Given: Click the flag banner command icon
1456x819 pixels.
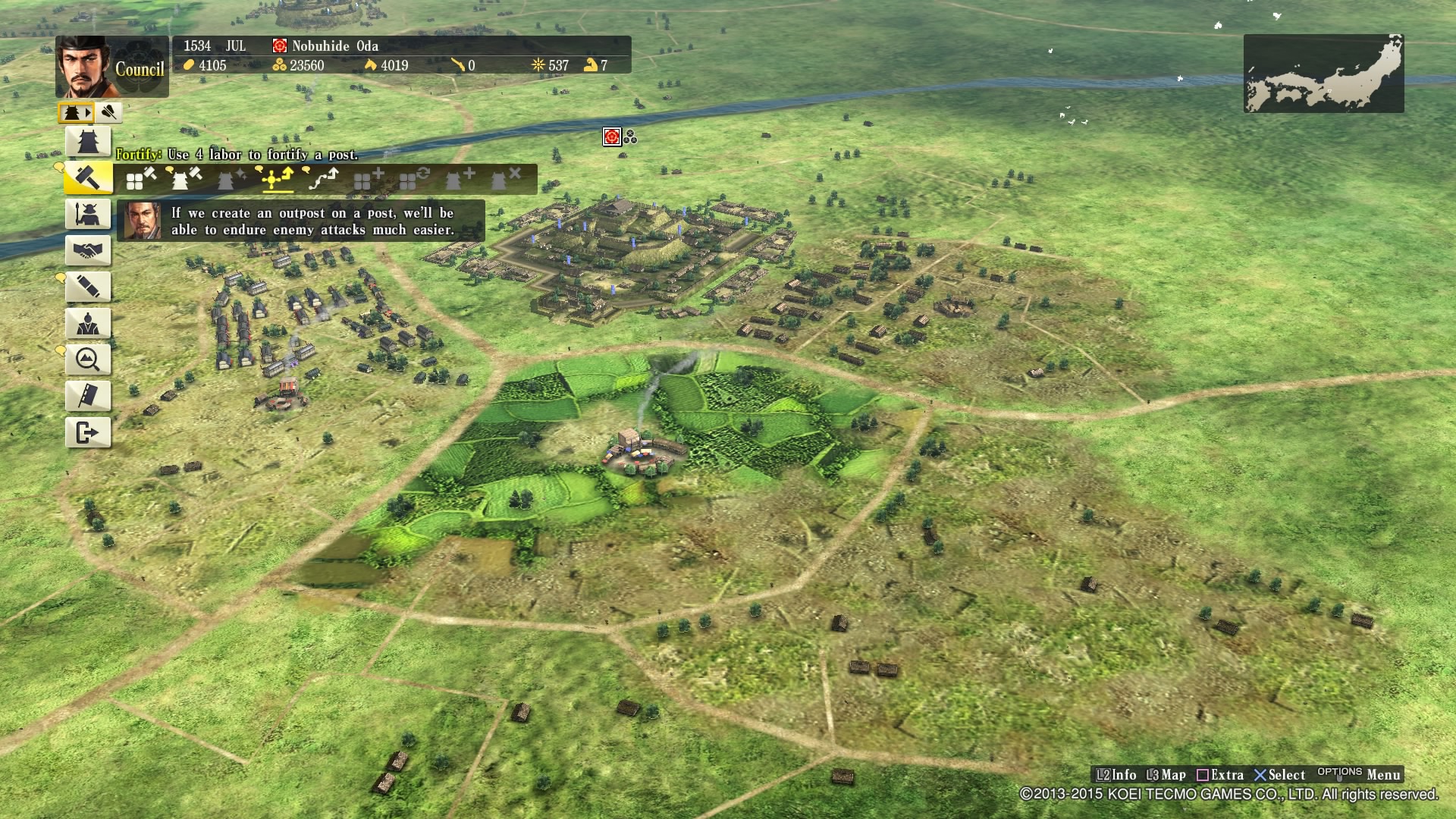Looking at the screenshot, I should tap(88, 395).
